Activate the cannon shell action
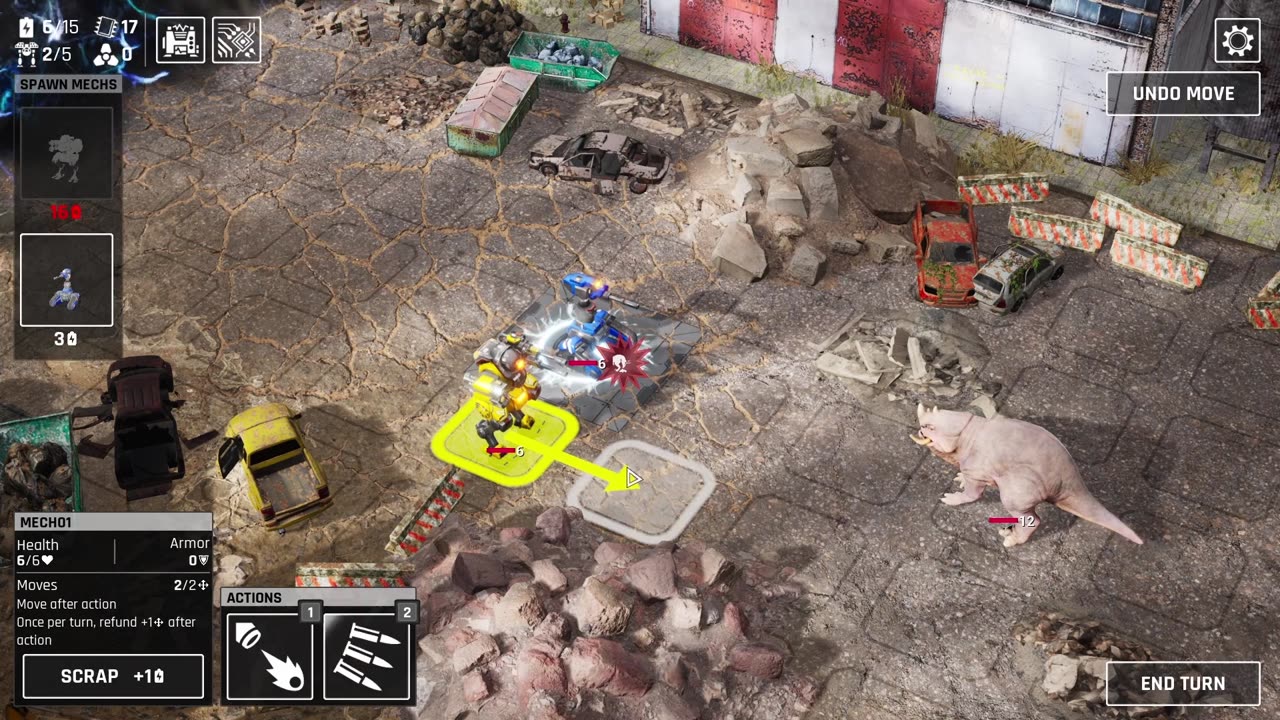Viewport: 1280px width, 720px height. pyautogui.click(x=269, y=656)
